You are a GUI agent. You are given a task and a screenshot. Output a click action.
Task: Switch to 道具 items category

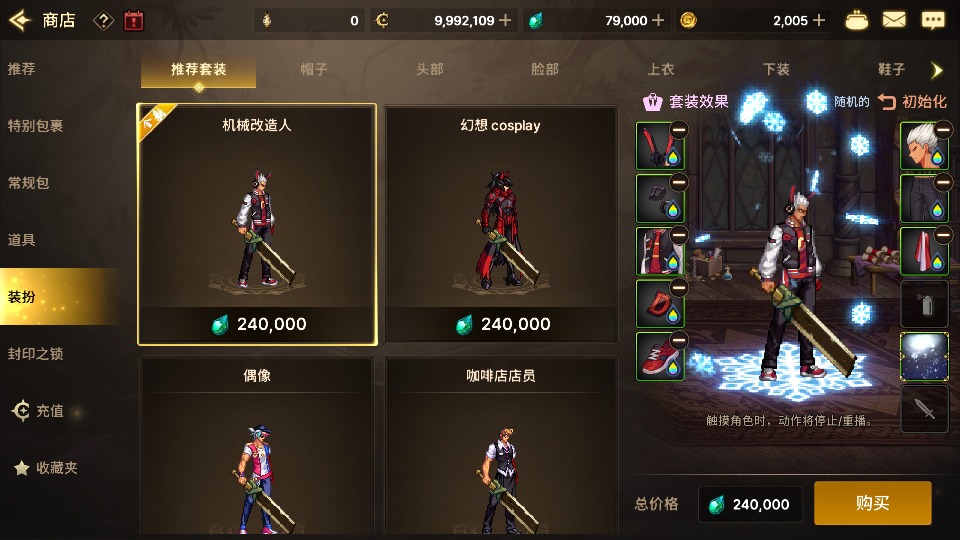coord(22,240)
